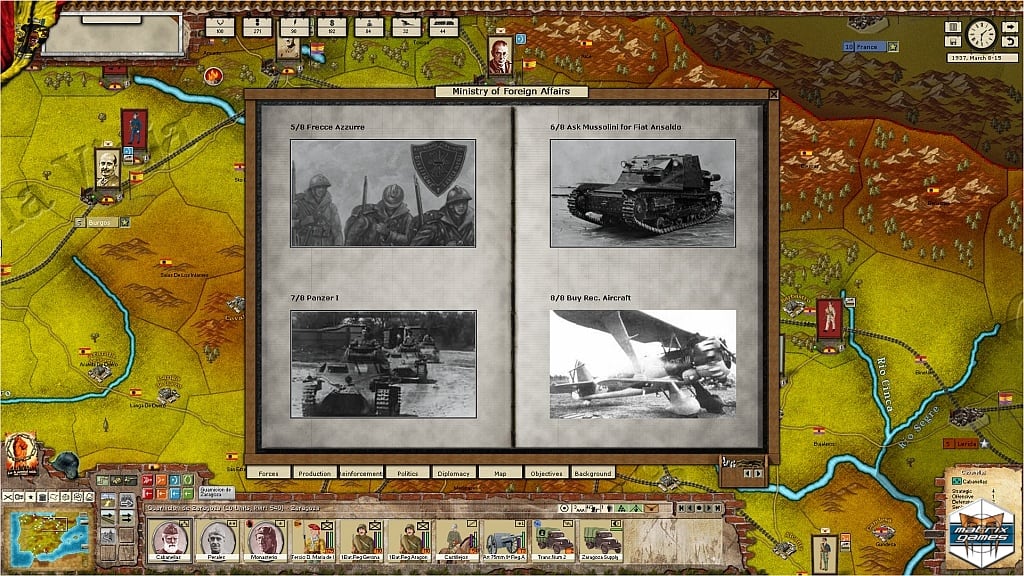Click the clock end-turn button

tap(981, 35)
